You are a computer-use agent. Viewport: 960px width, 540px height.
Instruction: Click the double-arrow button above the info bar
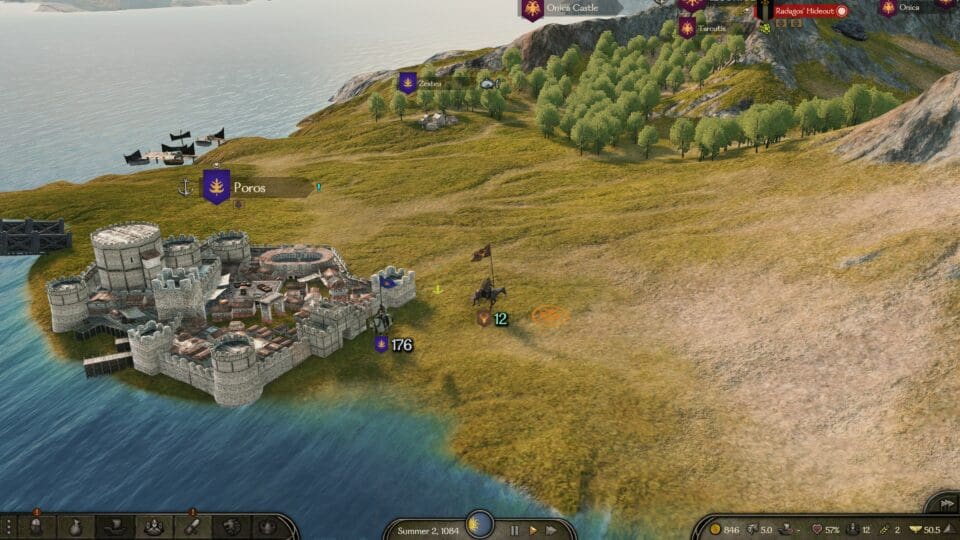[942, 503]
